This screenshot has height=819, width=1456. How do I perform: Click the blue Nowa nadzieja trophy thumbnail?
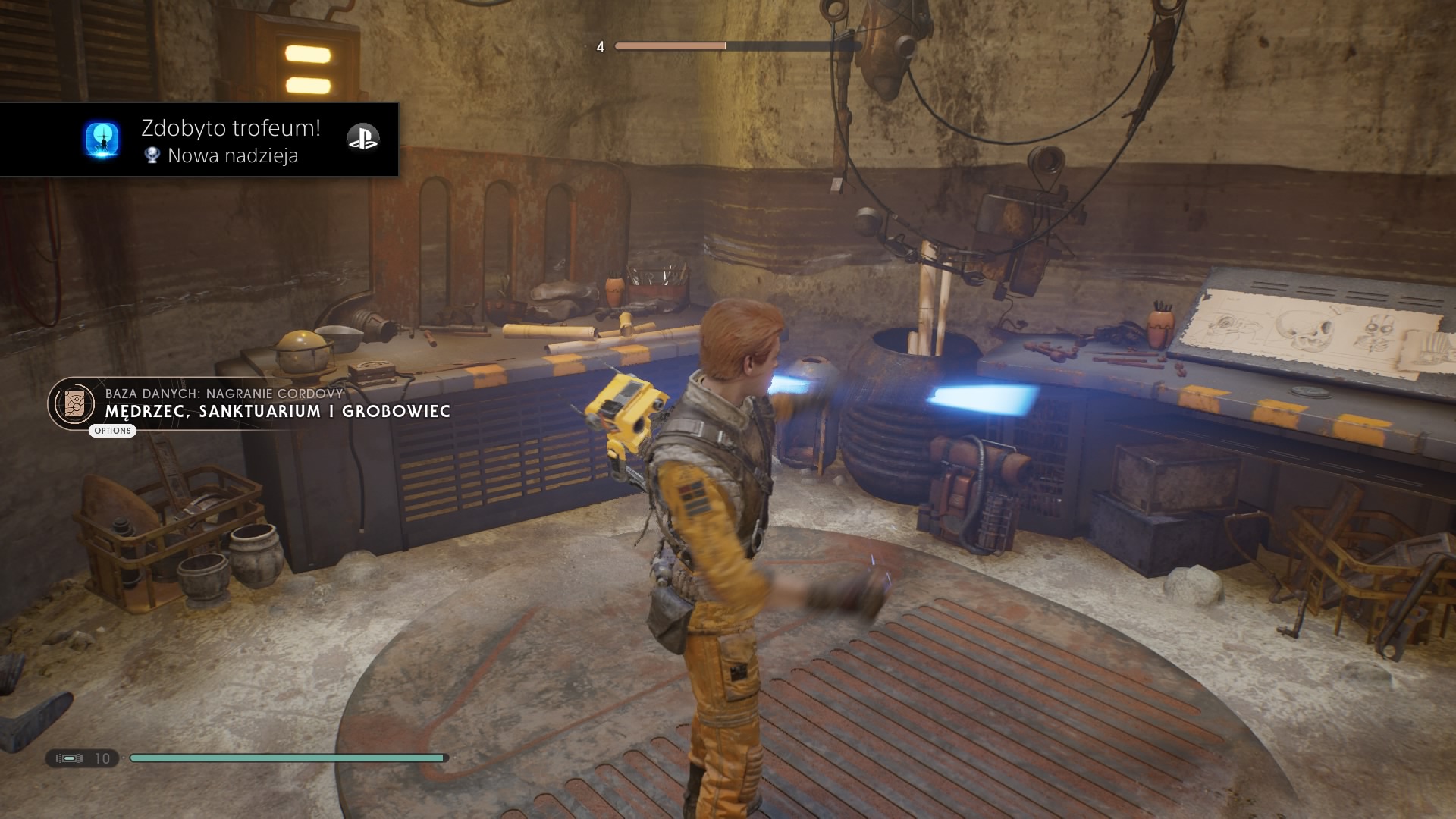[102, 140]
